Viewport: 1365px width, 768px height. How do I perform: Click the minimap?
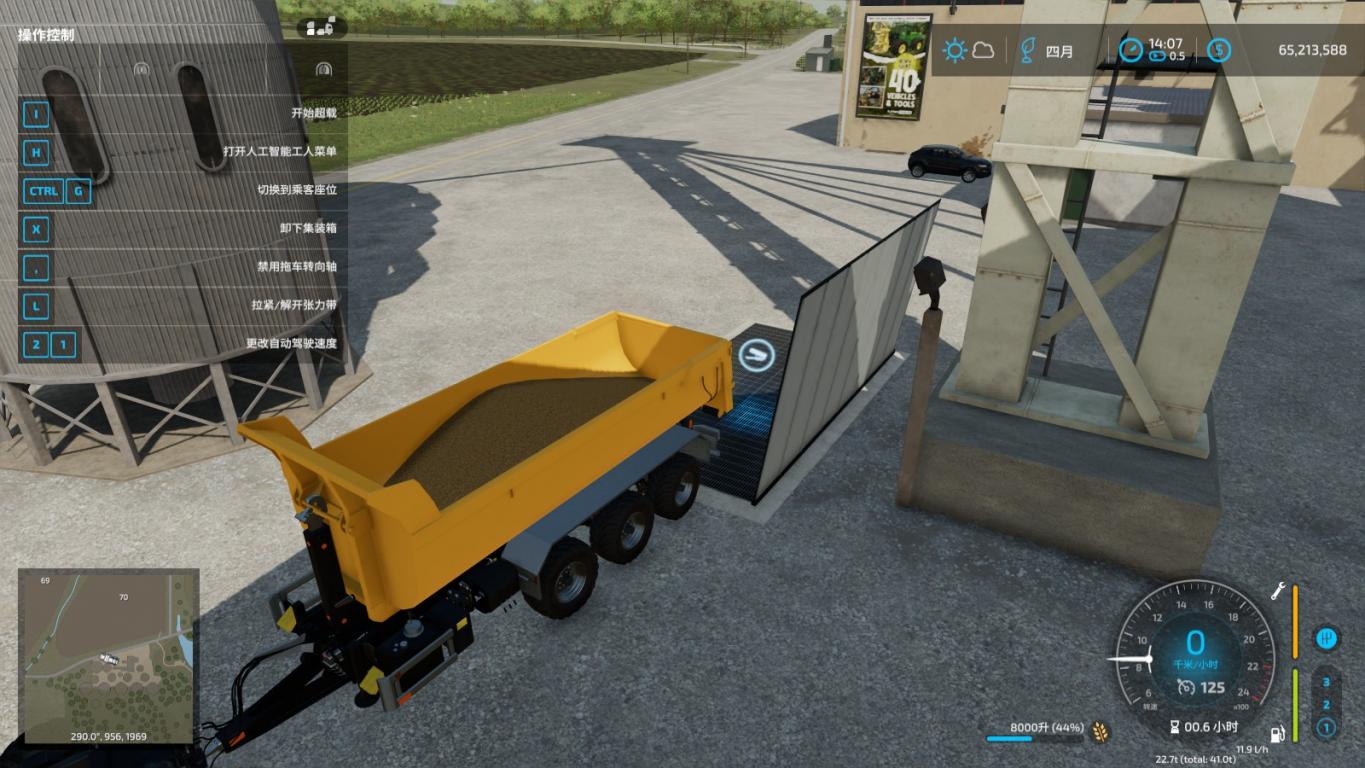tap(108, 656)
